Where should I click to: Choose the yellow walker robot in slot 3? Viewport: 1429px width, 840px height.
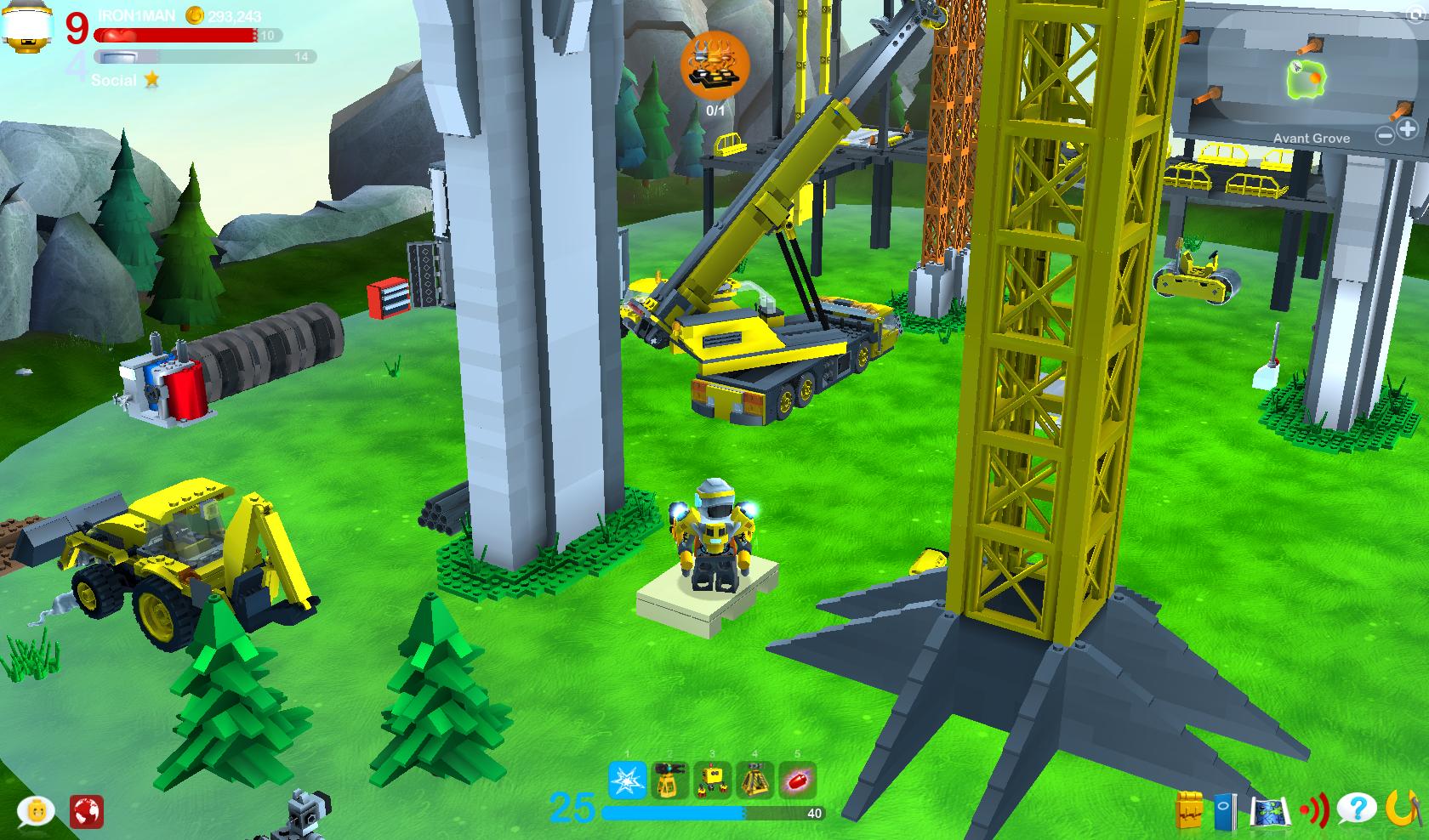[712, 780]
